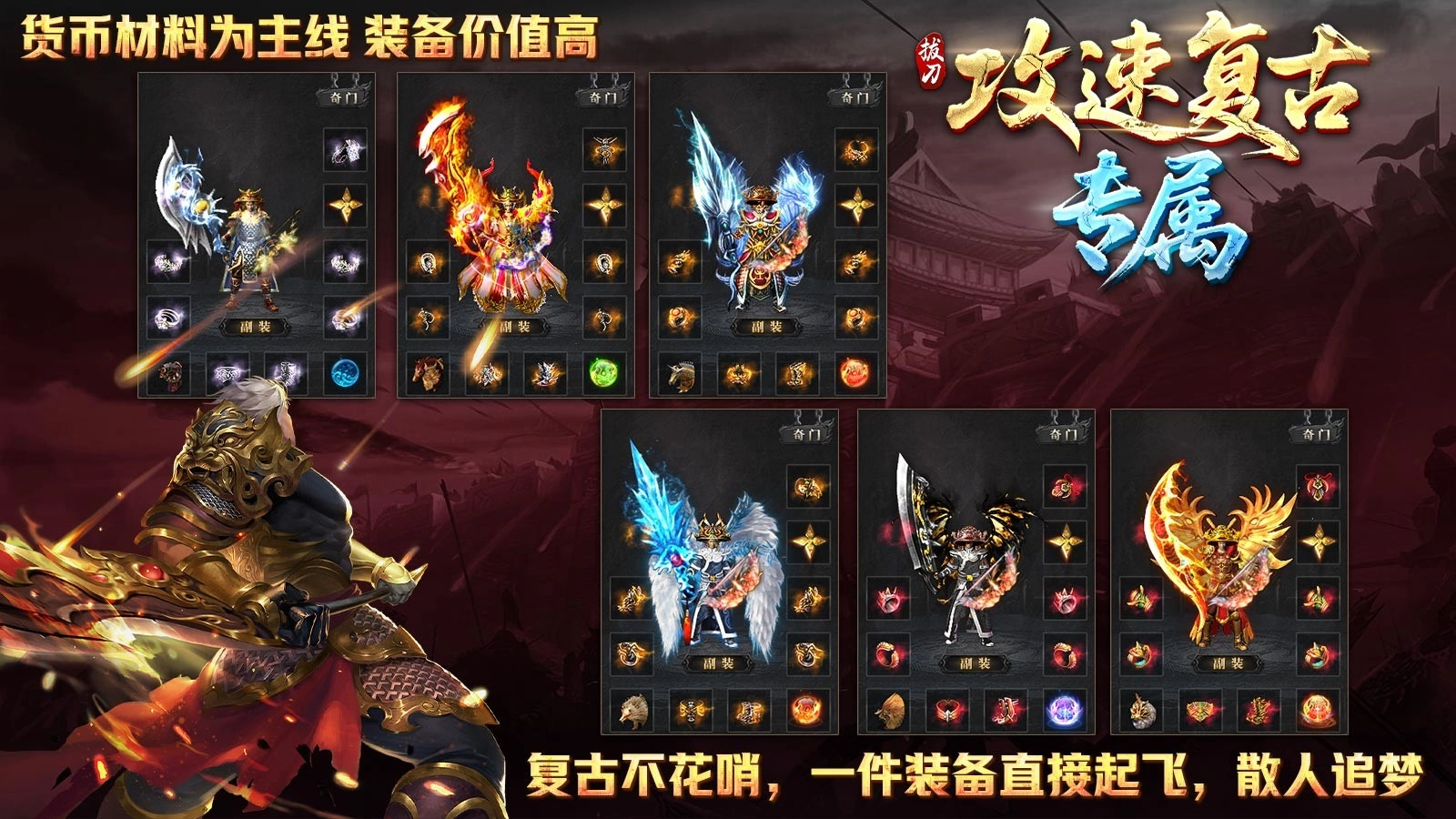Select the fan-shaped item in the fifth panel

pyautogui.click(x=889, y=709)
